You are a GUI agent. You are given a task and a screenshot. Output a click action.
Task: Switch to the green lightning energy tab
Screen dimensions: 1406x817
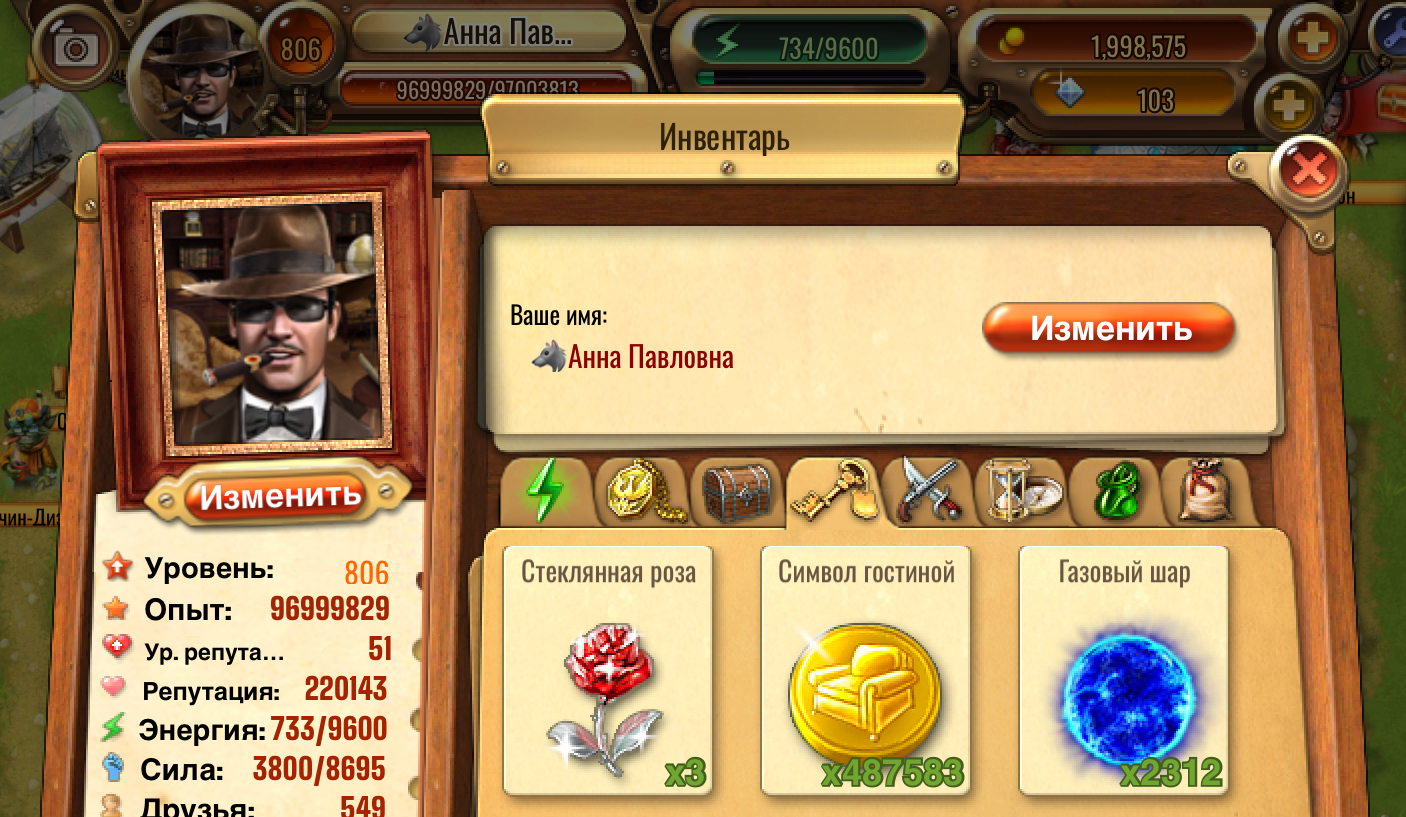(x=543, y=492)
